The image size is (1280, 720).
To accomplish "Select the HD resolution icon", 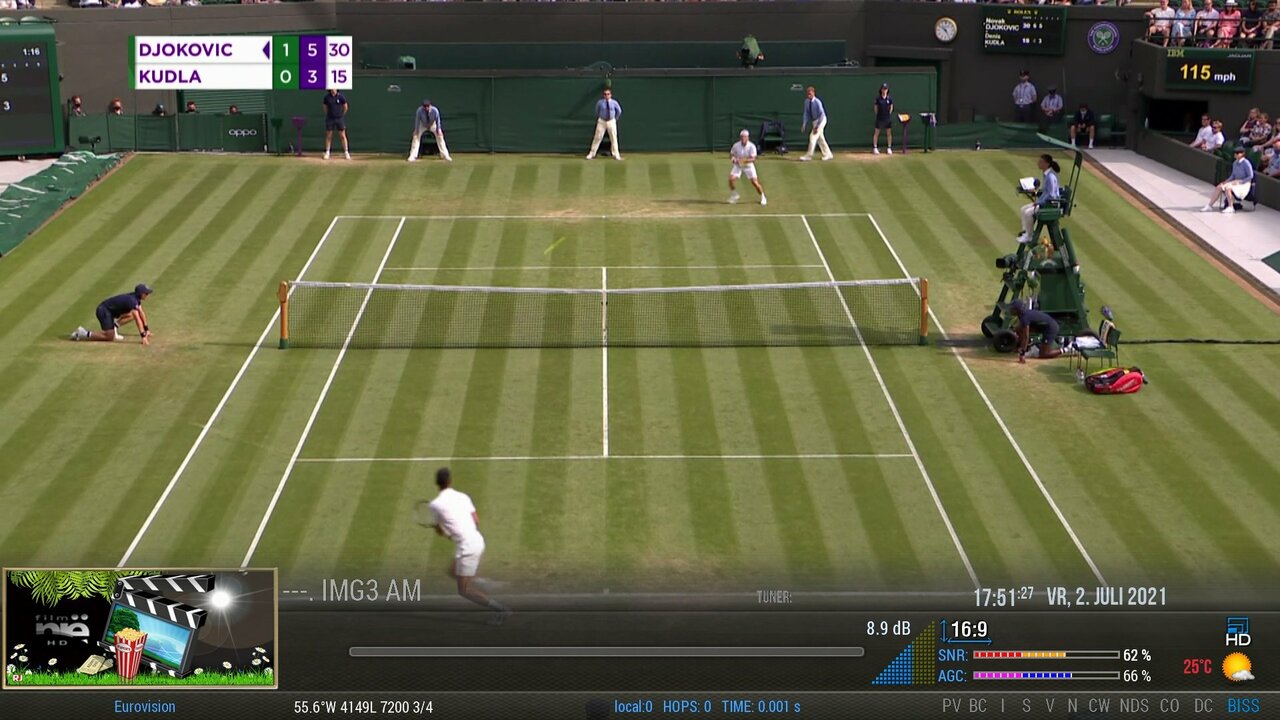I will (1238, 632).
